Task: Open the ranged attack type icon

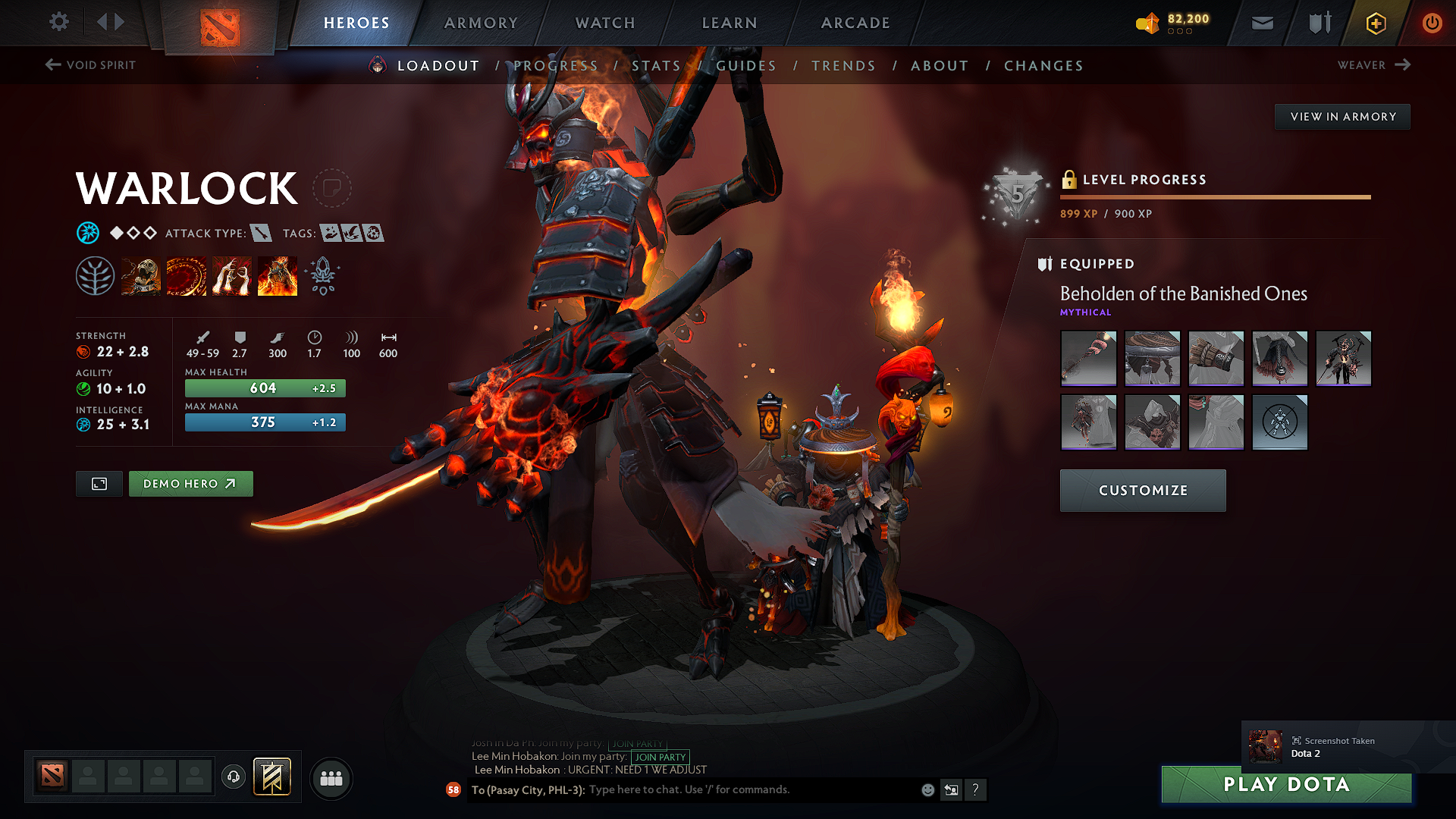Action: [x=262, y=233]
